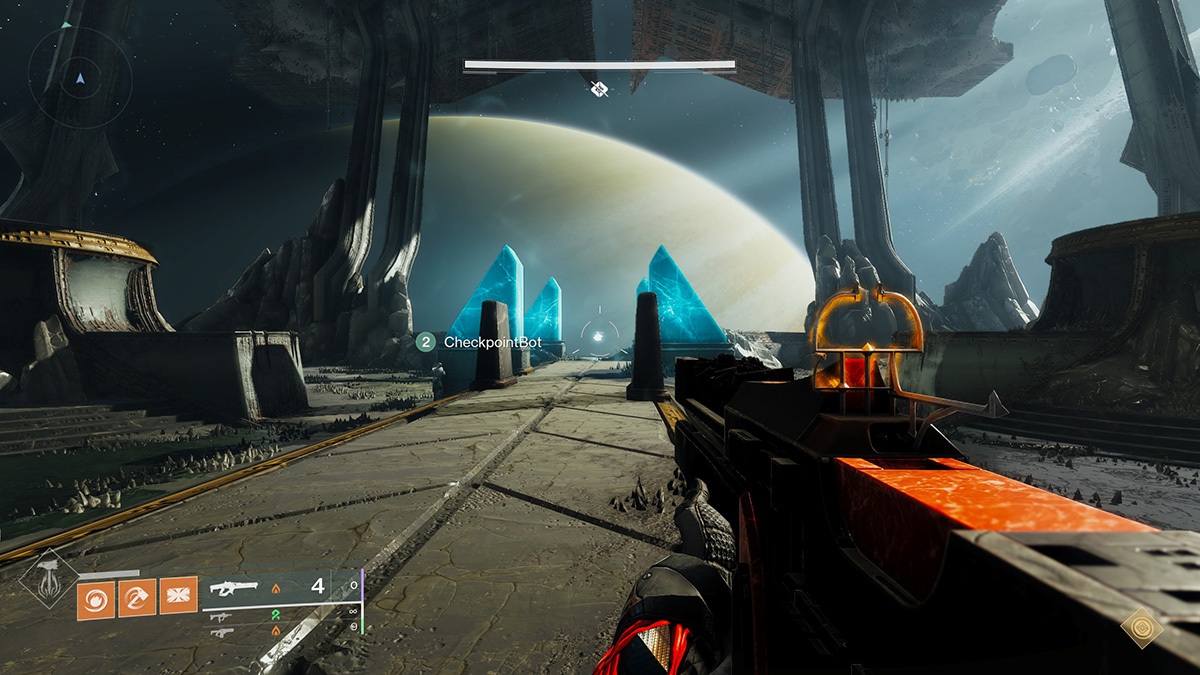1200x675 pixels.
Task: Click the gold diamond emblem icon
Action: [x=1139, y=629]
